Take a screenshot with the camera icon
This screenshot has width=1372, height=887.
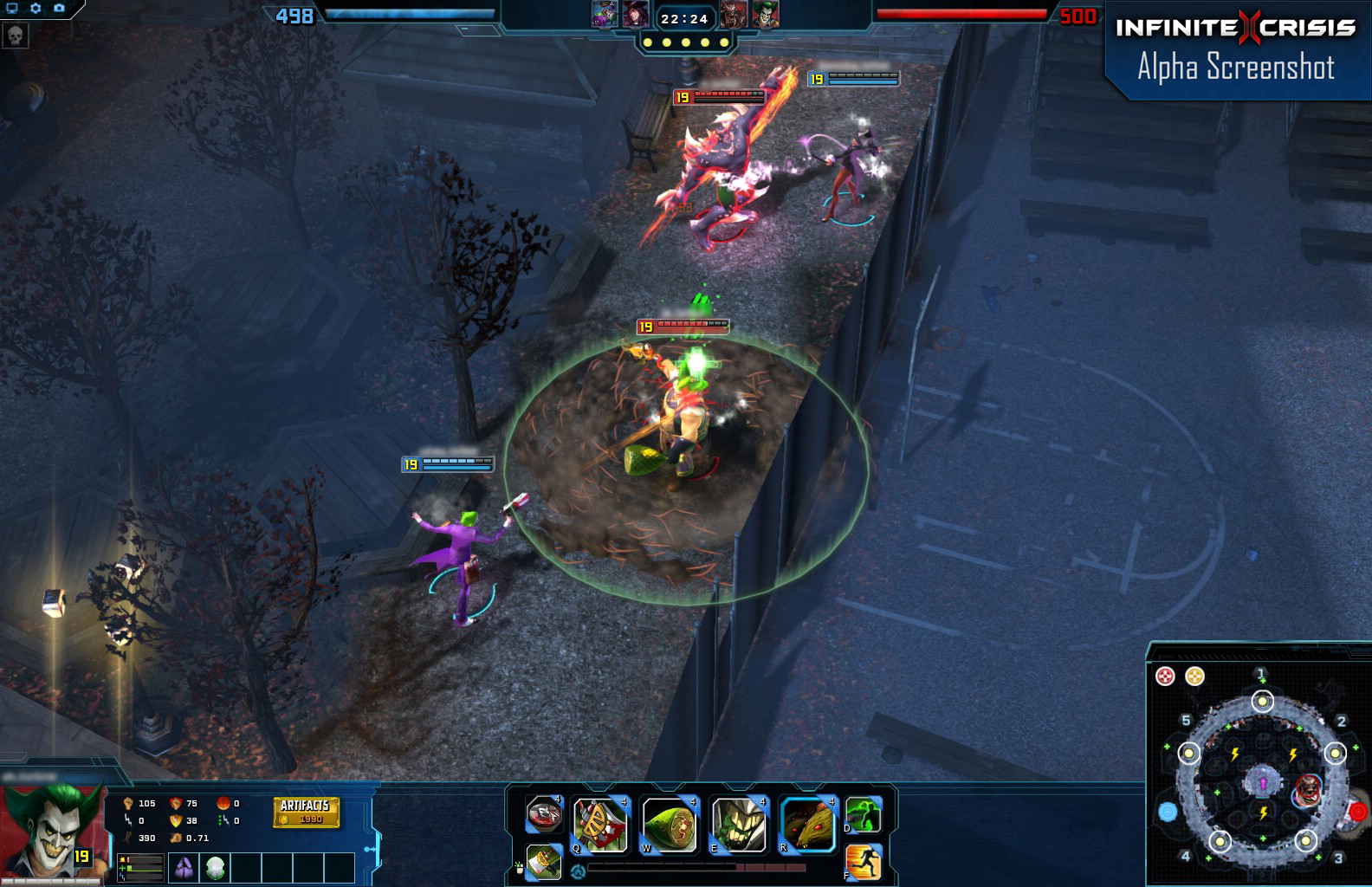point(59,8)
